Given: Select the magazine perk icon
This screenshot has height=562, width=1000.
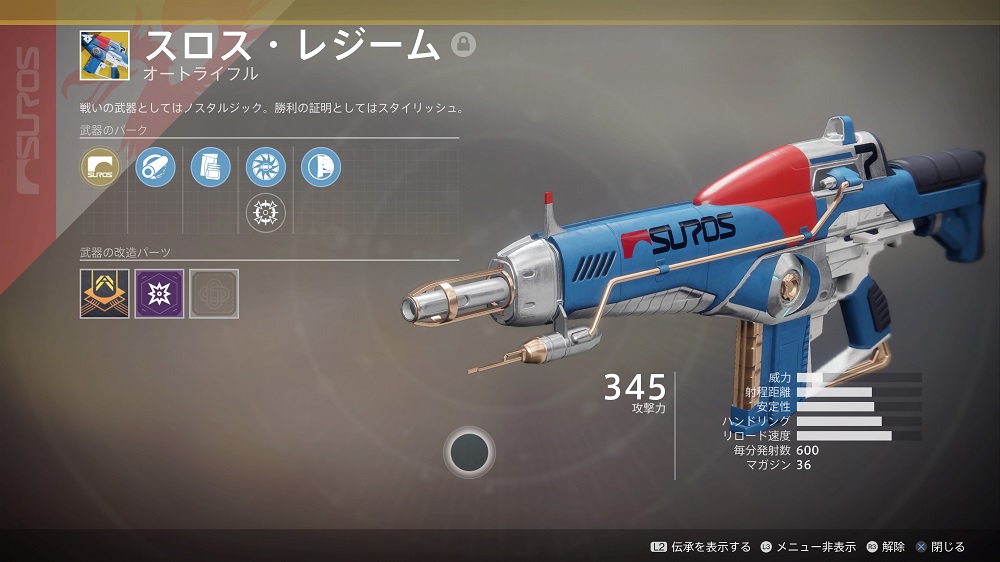Looking at the screenshot, I should point(210,167).
